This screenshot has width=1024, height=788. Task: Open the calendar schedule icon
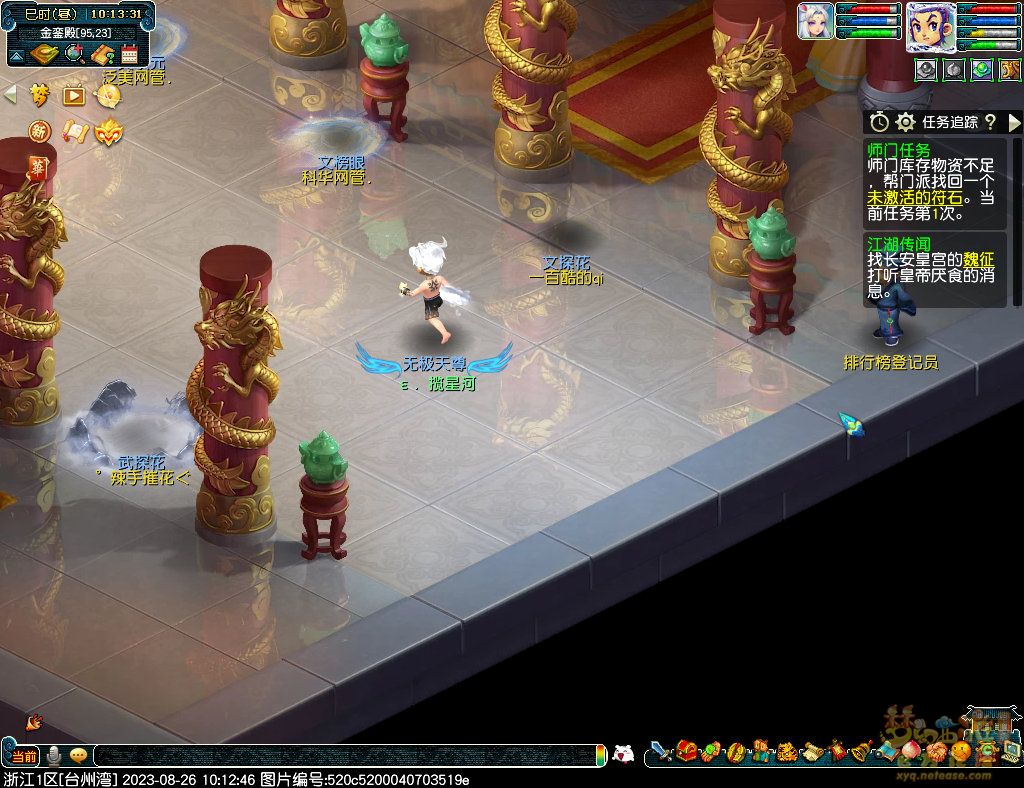tap(129, 55)
